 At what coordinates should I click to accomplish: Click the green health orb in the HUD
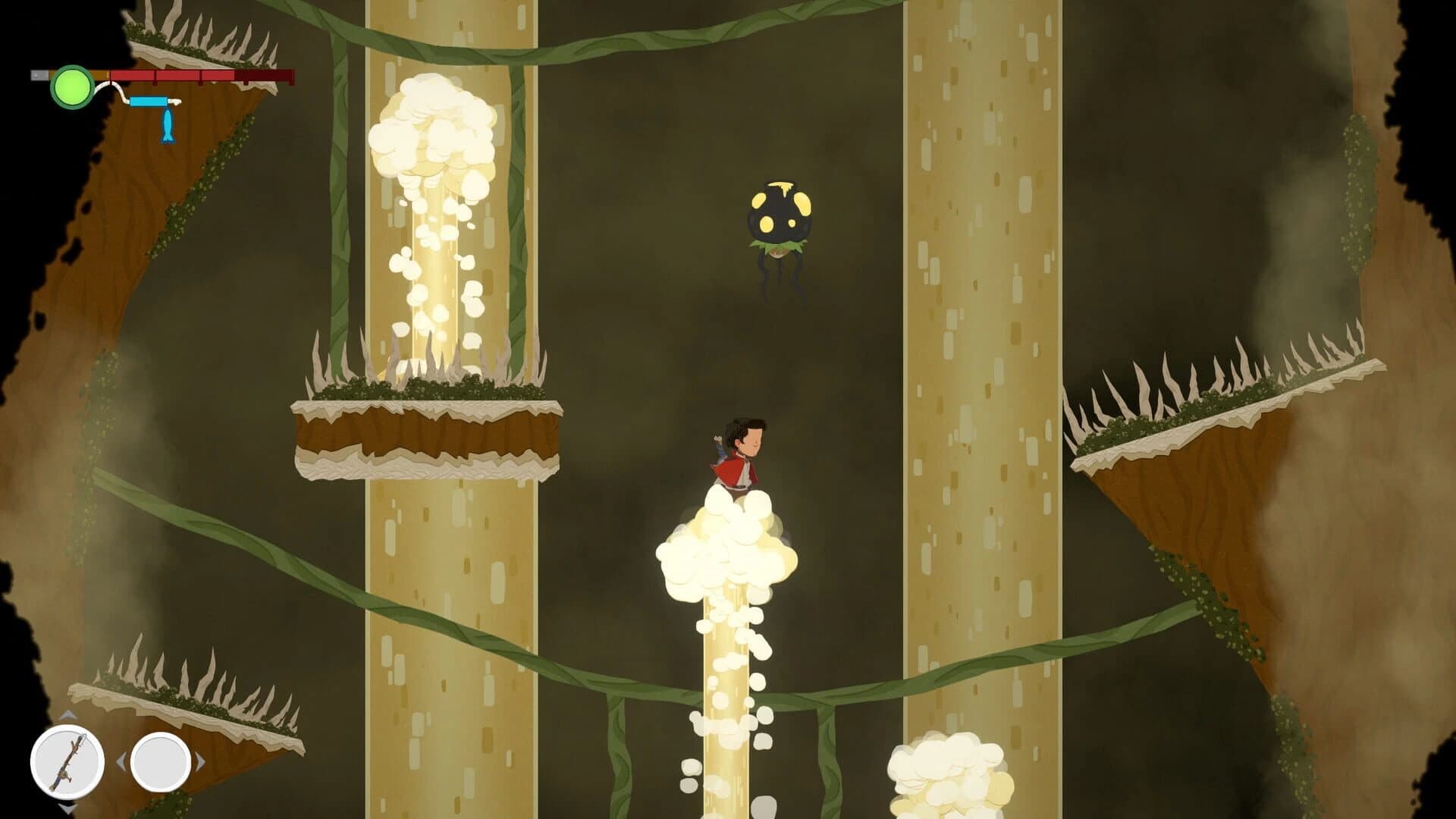click(x=71, y=86)
